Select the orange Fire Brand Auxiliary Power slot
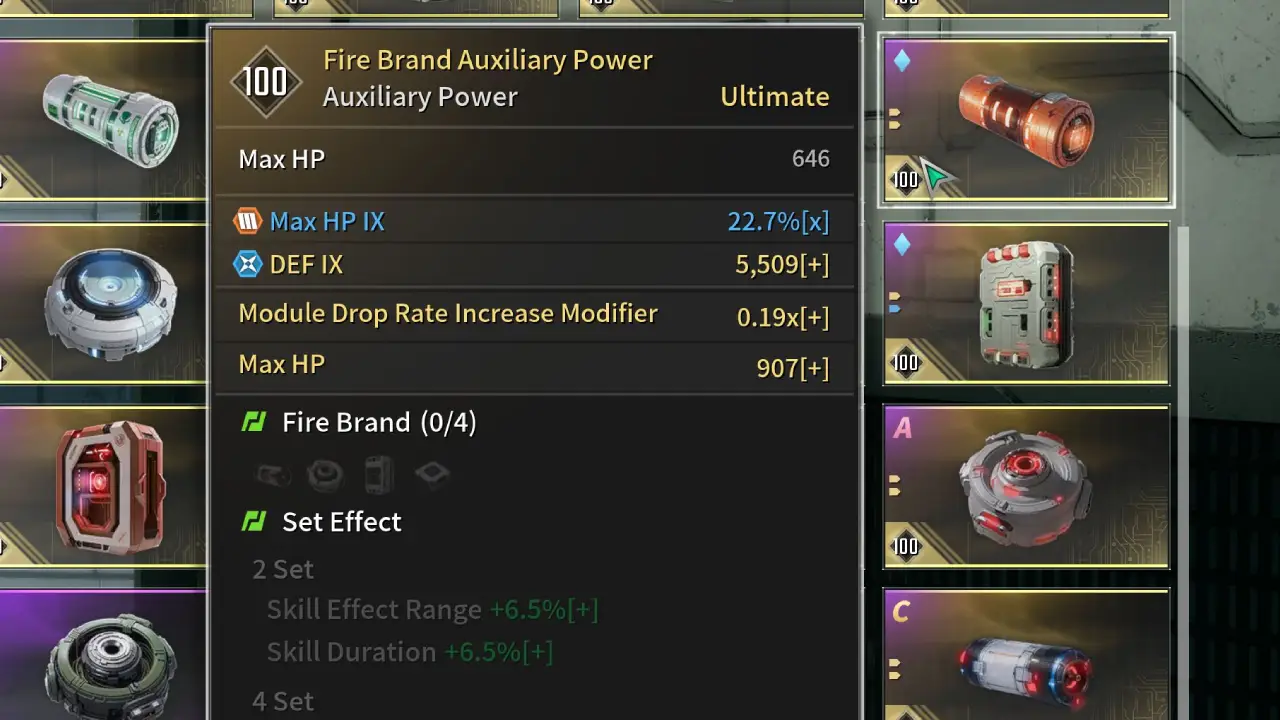 click(1026, 120)
